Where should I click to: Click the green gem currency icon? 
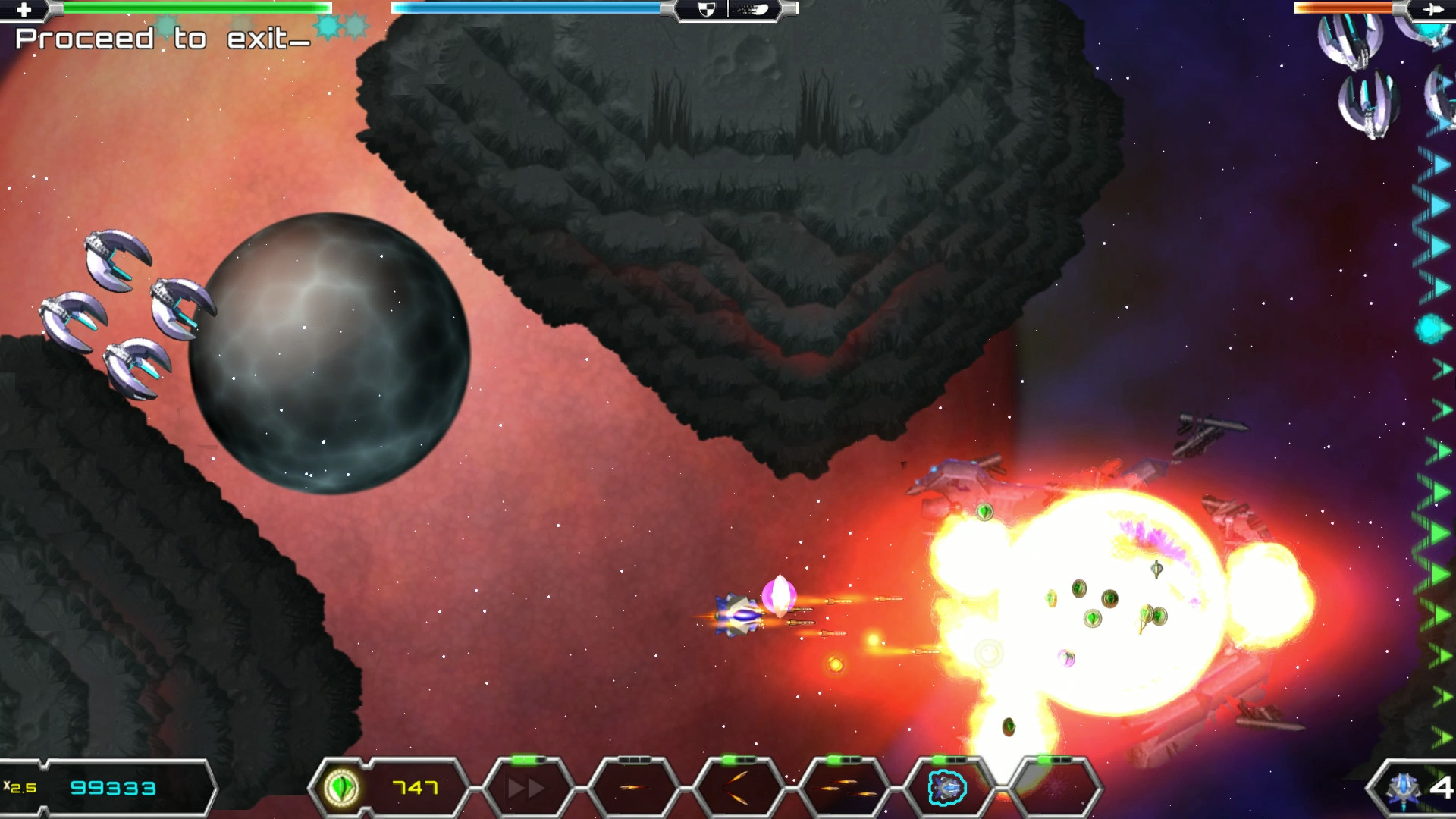[x=342, y=788]
